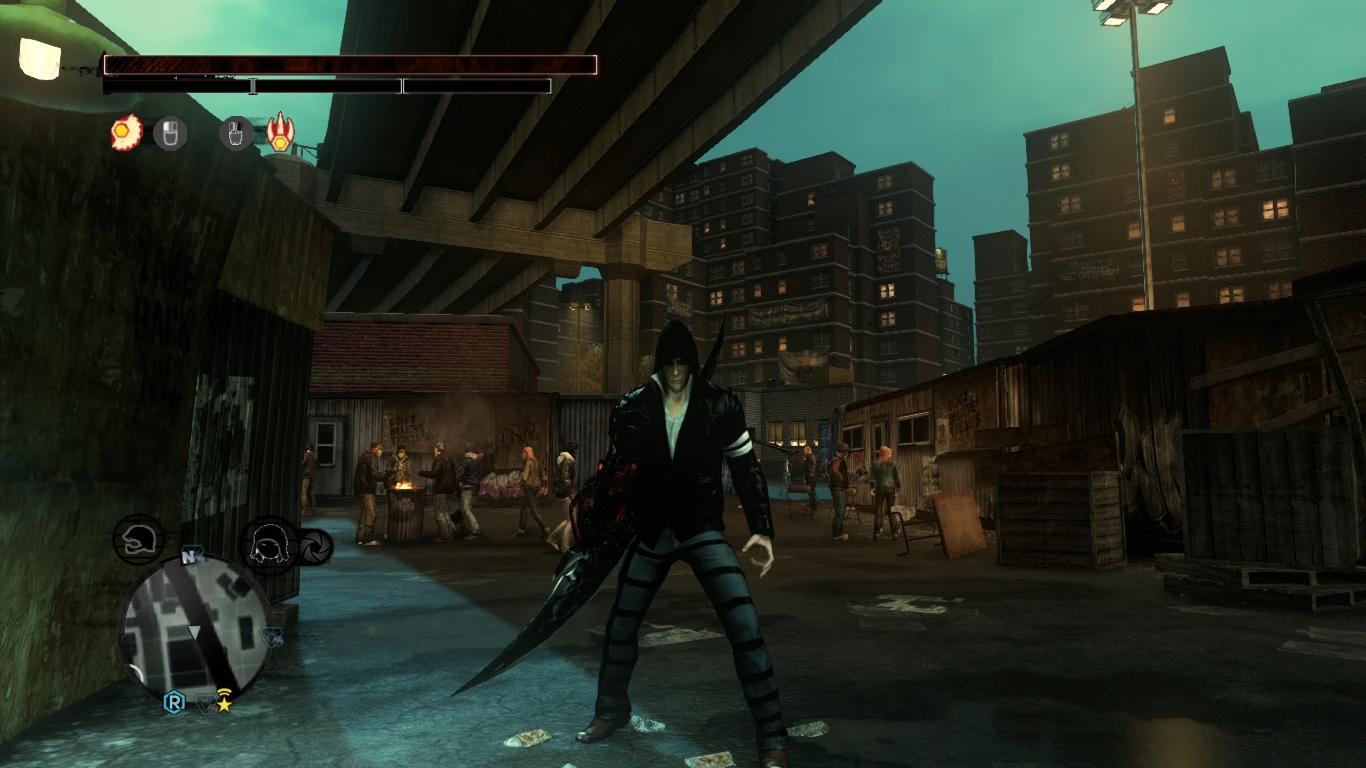Image resolution: width=1366 pixels, height=768 pixels.
Task: Click the player arrow in the minimap center
Action: (x=193, y=632)
